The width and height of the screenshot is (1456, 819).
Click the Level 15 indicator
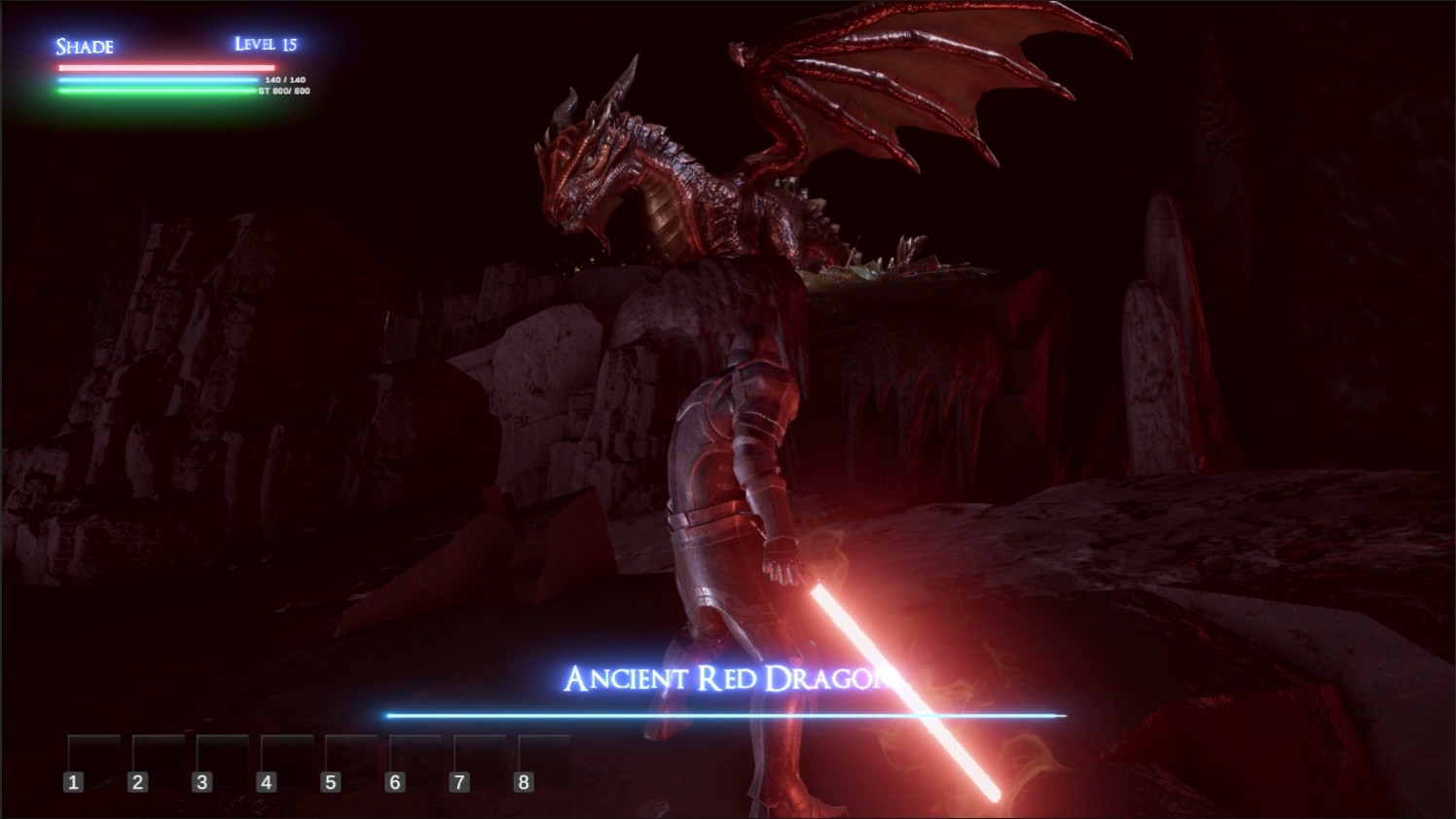(x=266, y=43)
